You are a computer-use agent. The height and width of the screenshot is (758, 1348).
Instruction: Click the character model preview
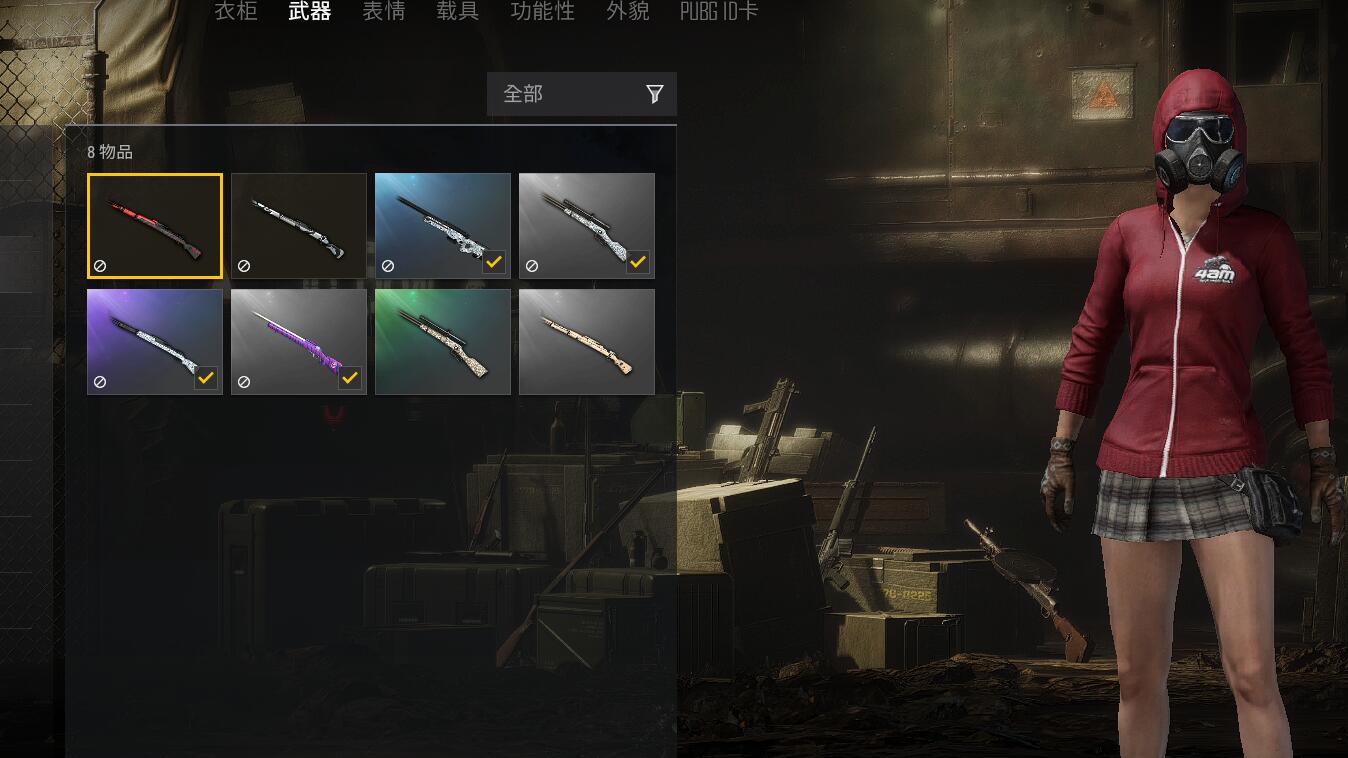(1180, 400)
